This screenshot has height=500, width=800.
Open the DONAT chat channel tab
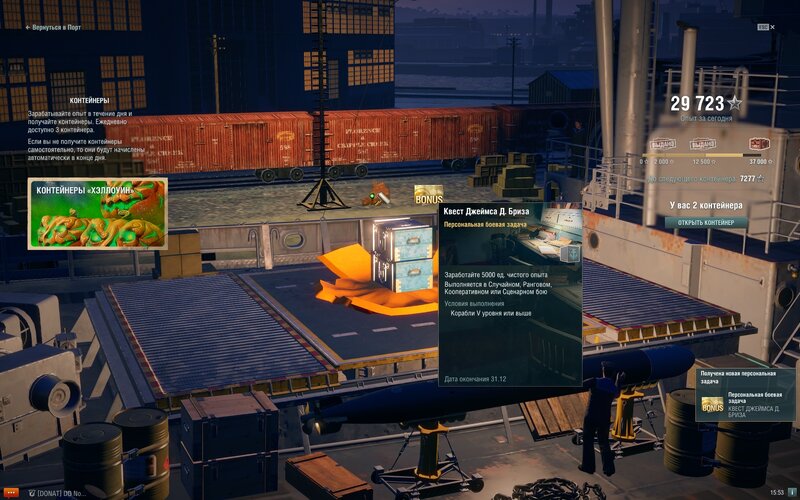pyautogui.click(x=62, y=493)
